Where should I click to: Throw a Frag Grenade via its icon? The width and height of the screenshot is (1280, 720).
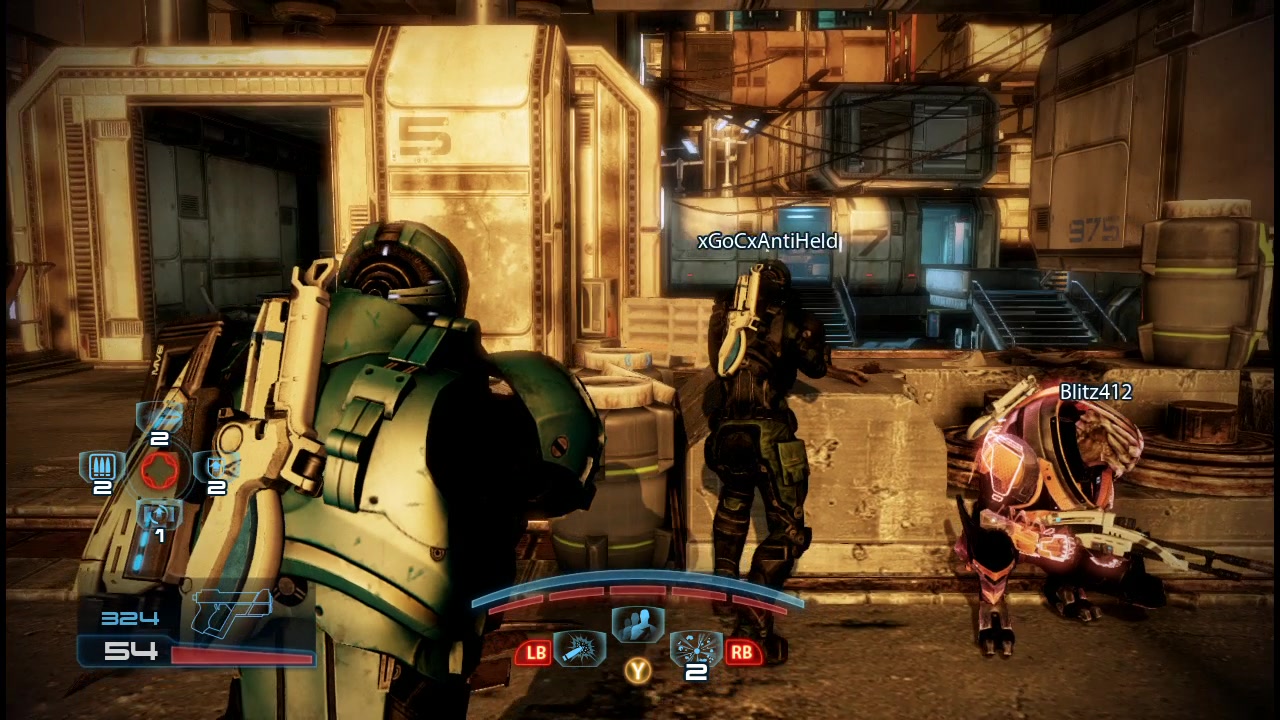tap(695, 650)
